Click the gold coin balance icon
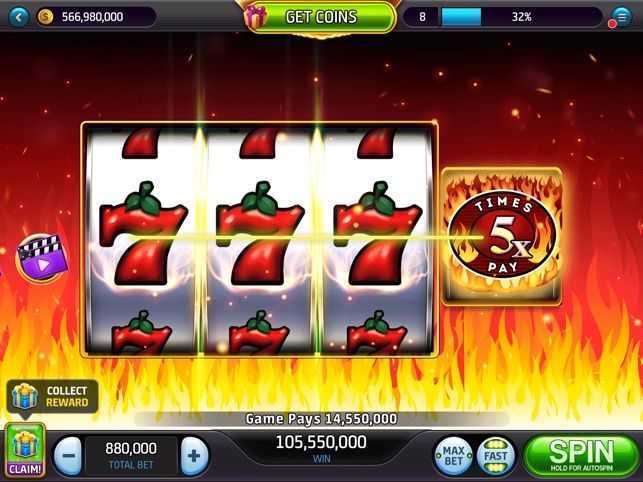This screenshot has height=482, width=643. pyautogui.click(x=46, y=16)
